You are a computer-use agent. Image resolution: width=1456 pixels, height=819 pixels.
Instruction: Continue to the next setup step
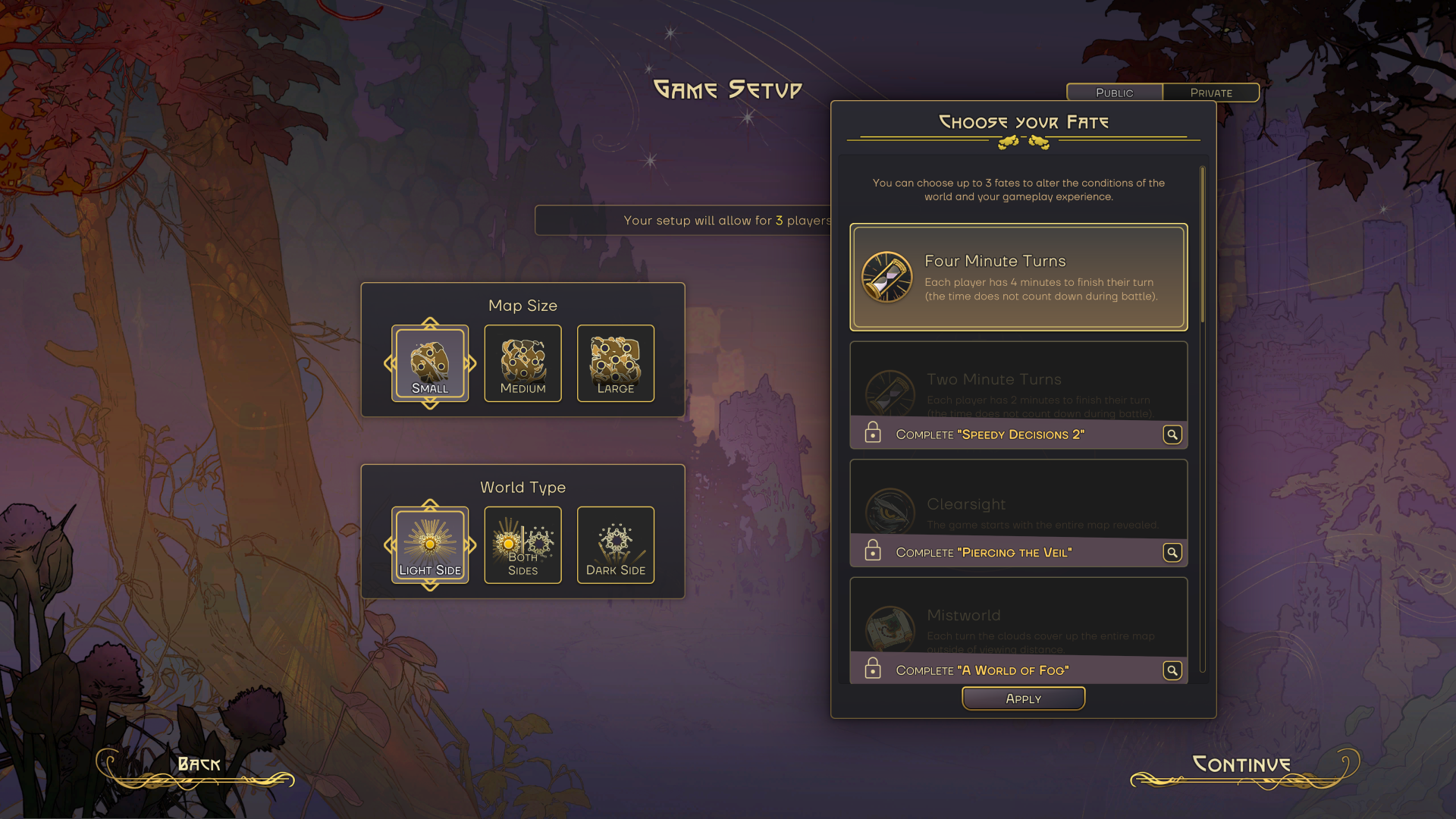(1241, 765)
